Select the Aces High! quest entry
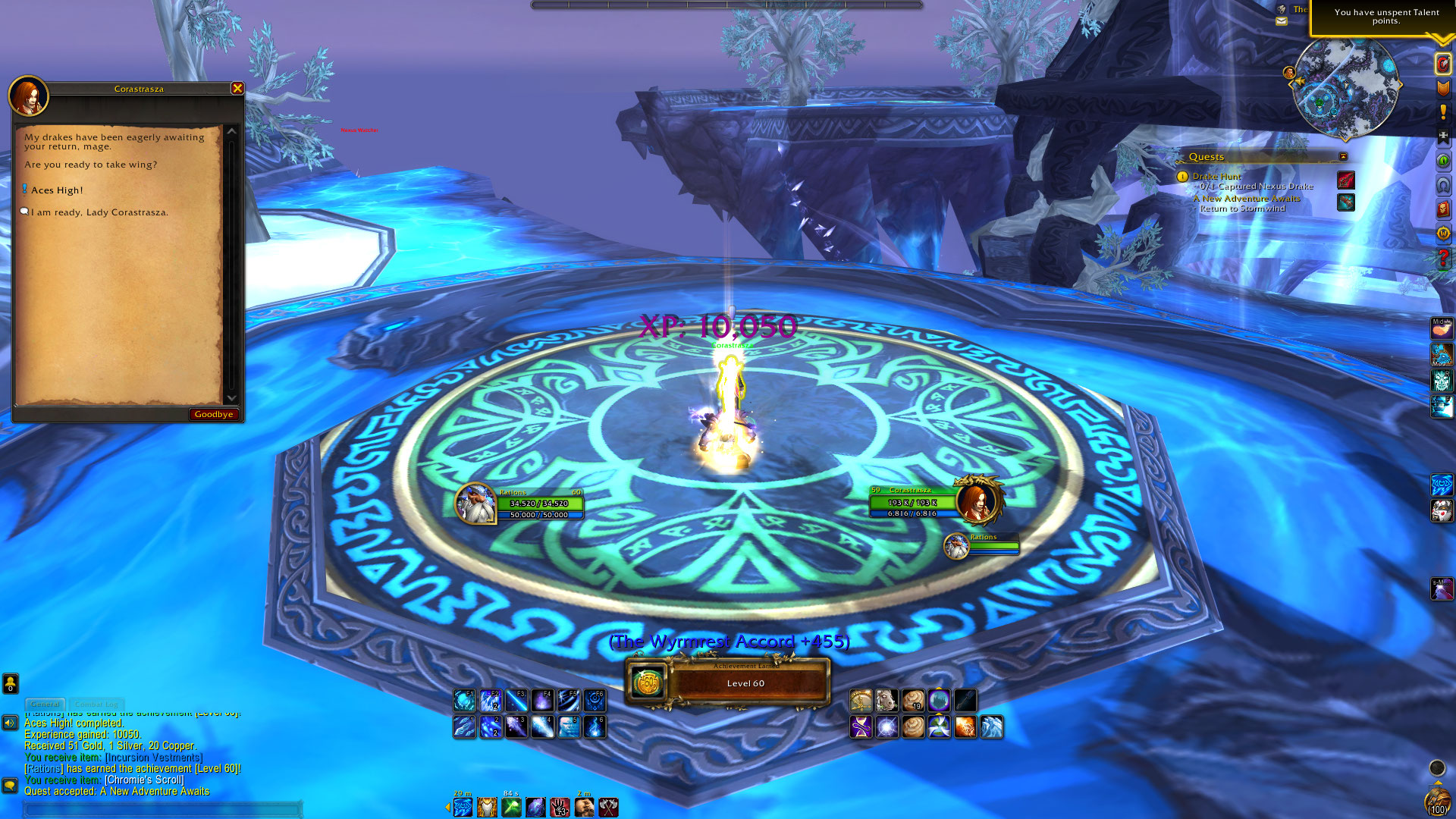 (x=57, y=190)
